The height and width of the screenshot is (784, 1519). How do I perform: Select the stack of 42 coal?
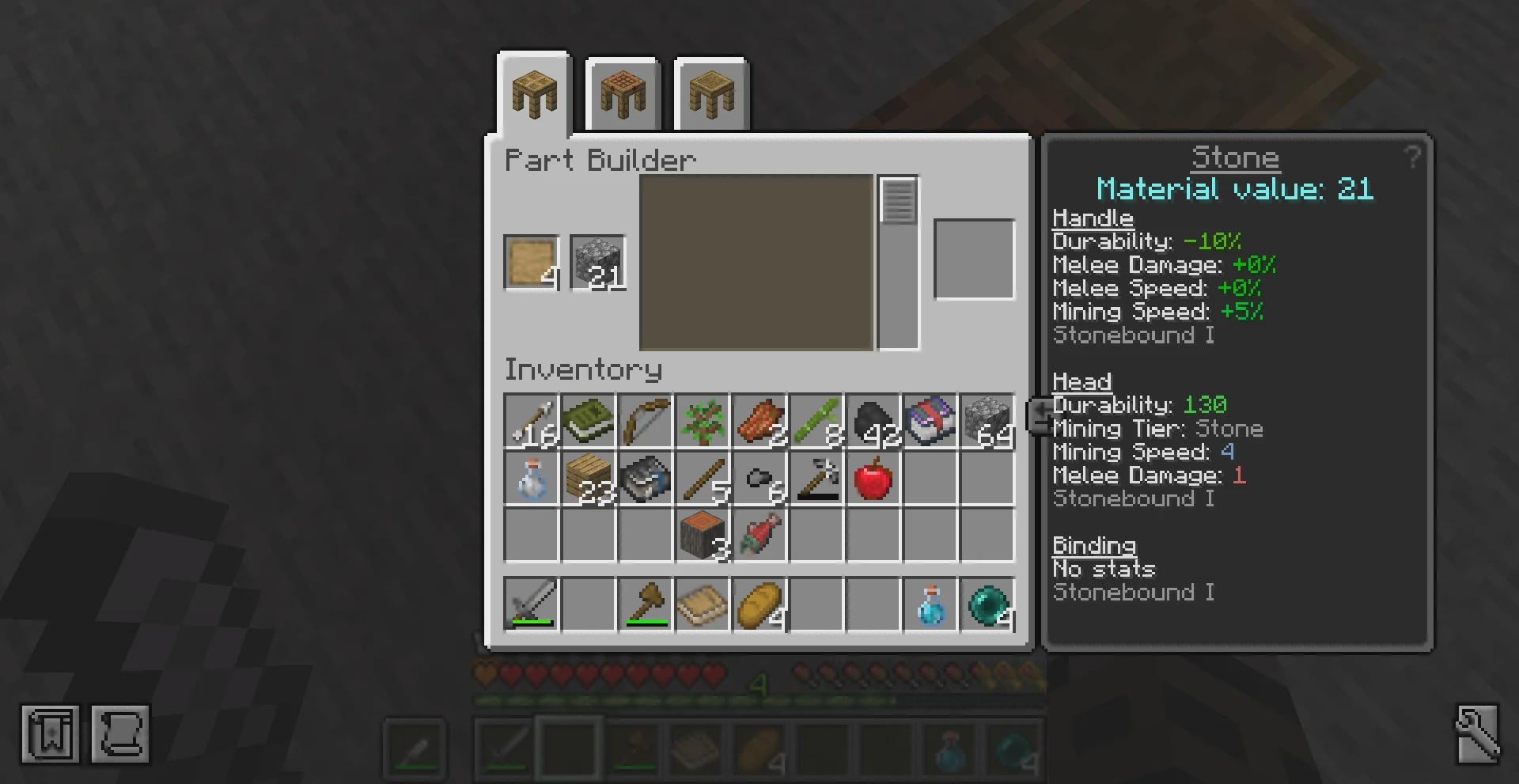coord(873,422)
